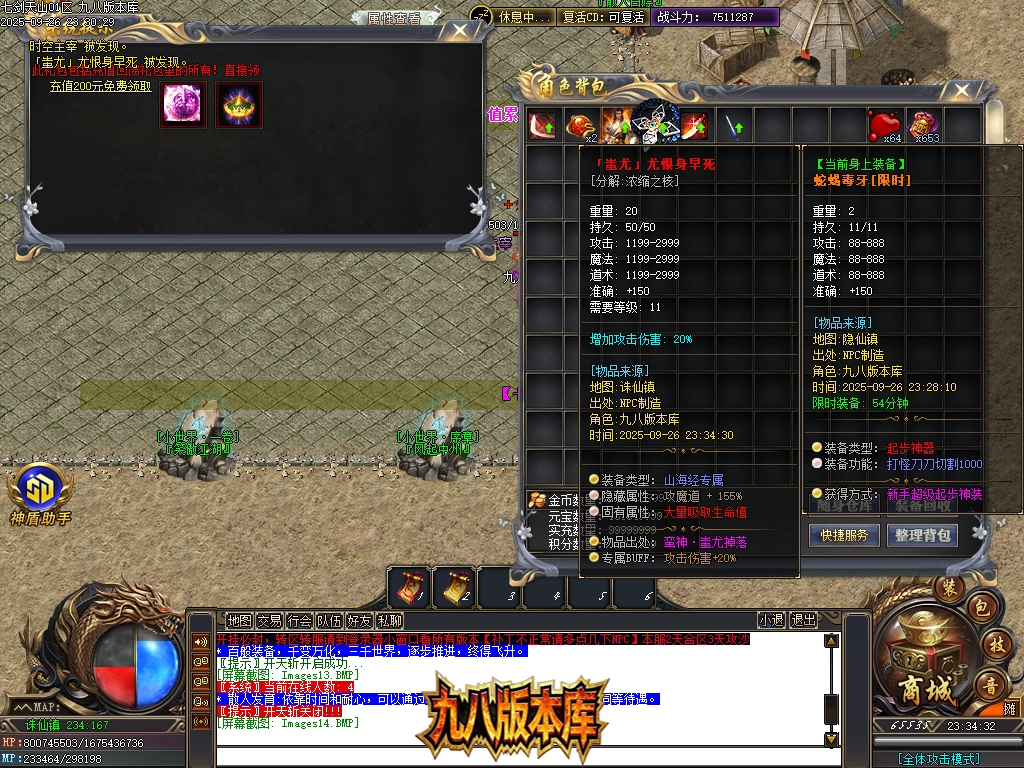
Task: Click the 快捷服务 button
Action: (844, 535)
